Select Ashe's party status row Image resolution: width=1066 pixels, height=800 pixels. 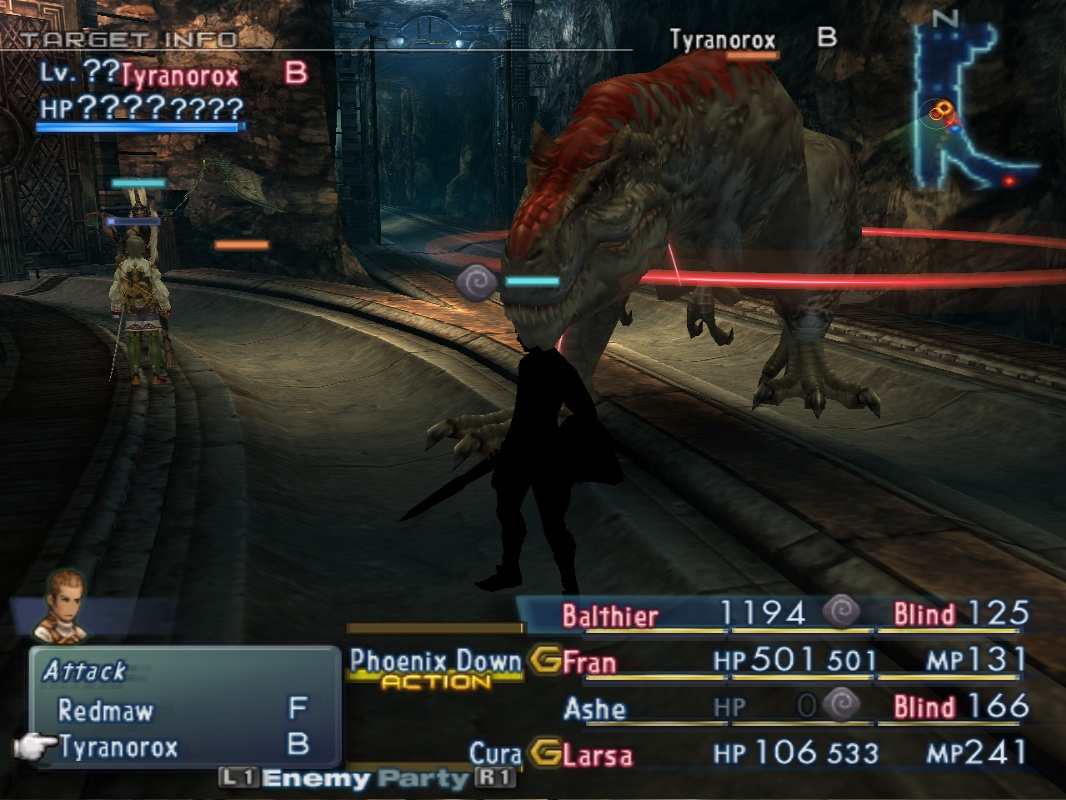[780, 708]
